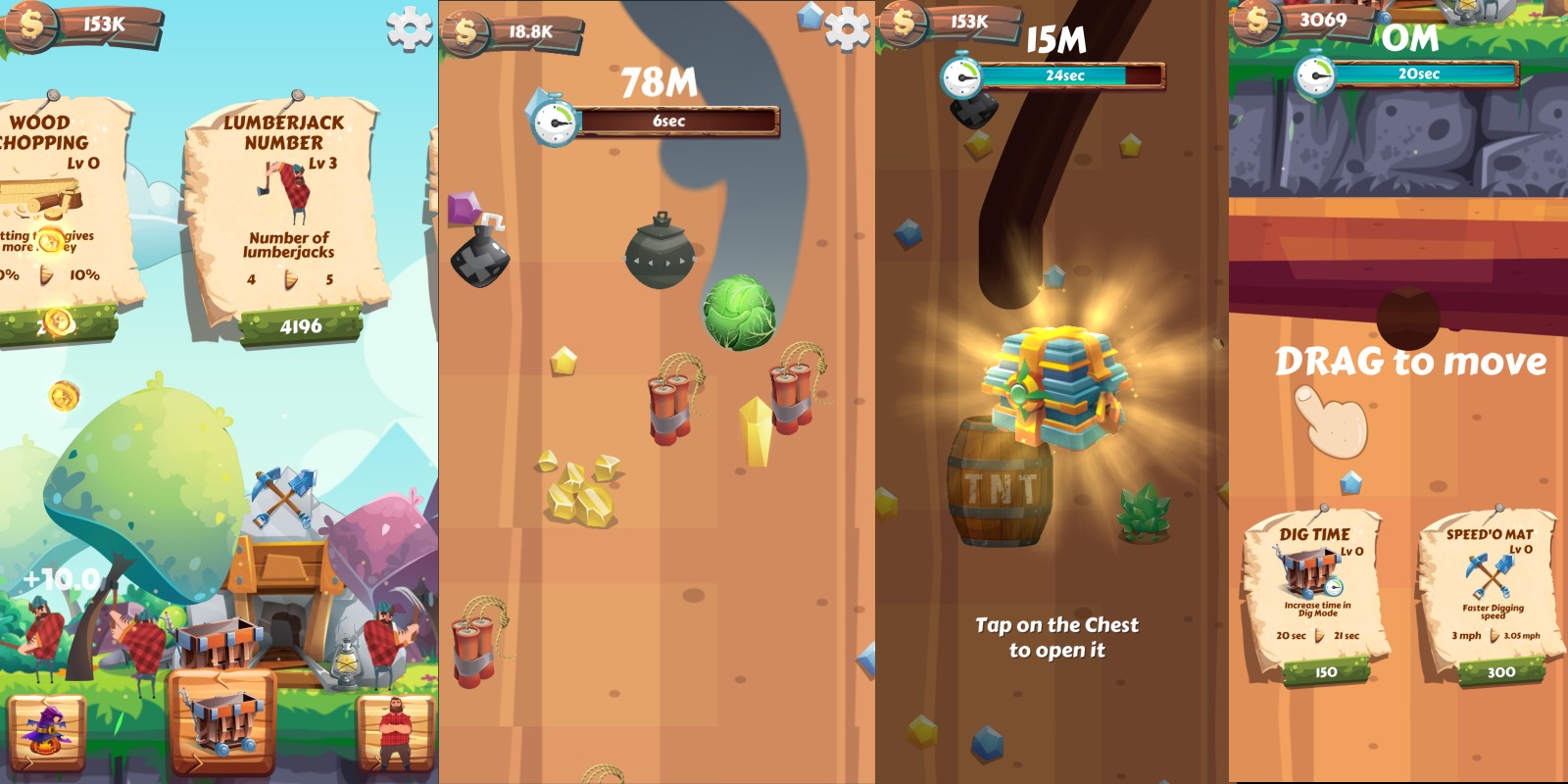1568x784 pixels.
Task: Open settings gear above the Lumberjack Number card
Action: click(x=410, y=27)
